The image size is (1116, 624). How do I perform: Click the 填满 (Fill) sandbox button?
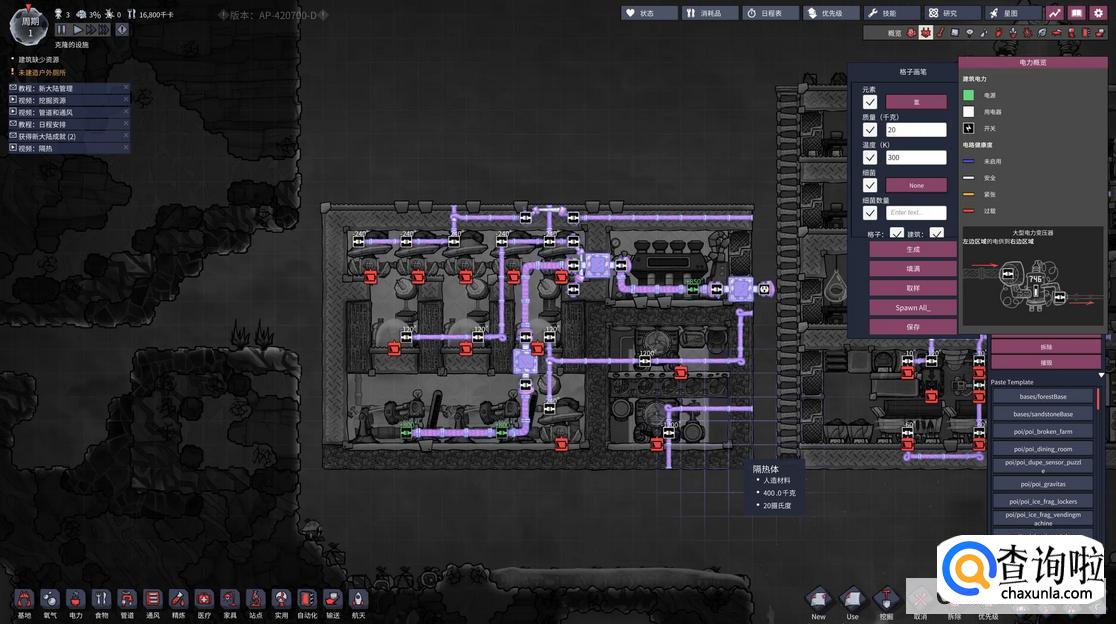[x=907, y=269]
